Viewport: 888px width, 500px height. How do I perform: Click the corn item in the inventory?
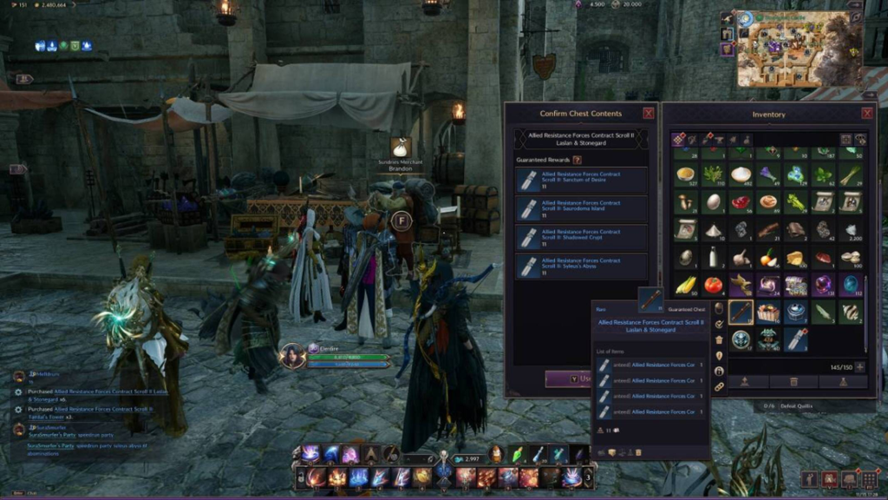tap(686, 285)
